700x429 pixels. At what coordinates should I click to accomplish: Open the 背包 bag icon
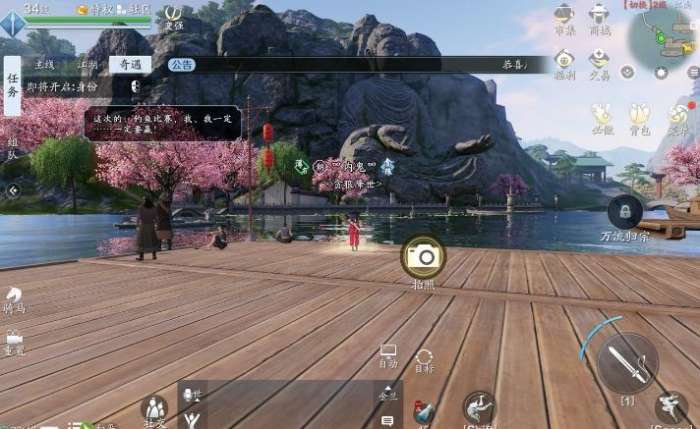pos(640,118)
